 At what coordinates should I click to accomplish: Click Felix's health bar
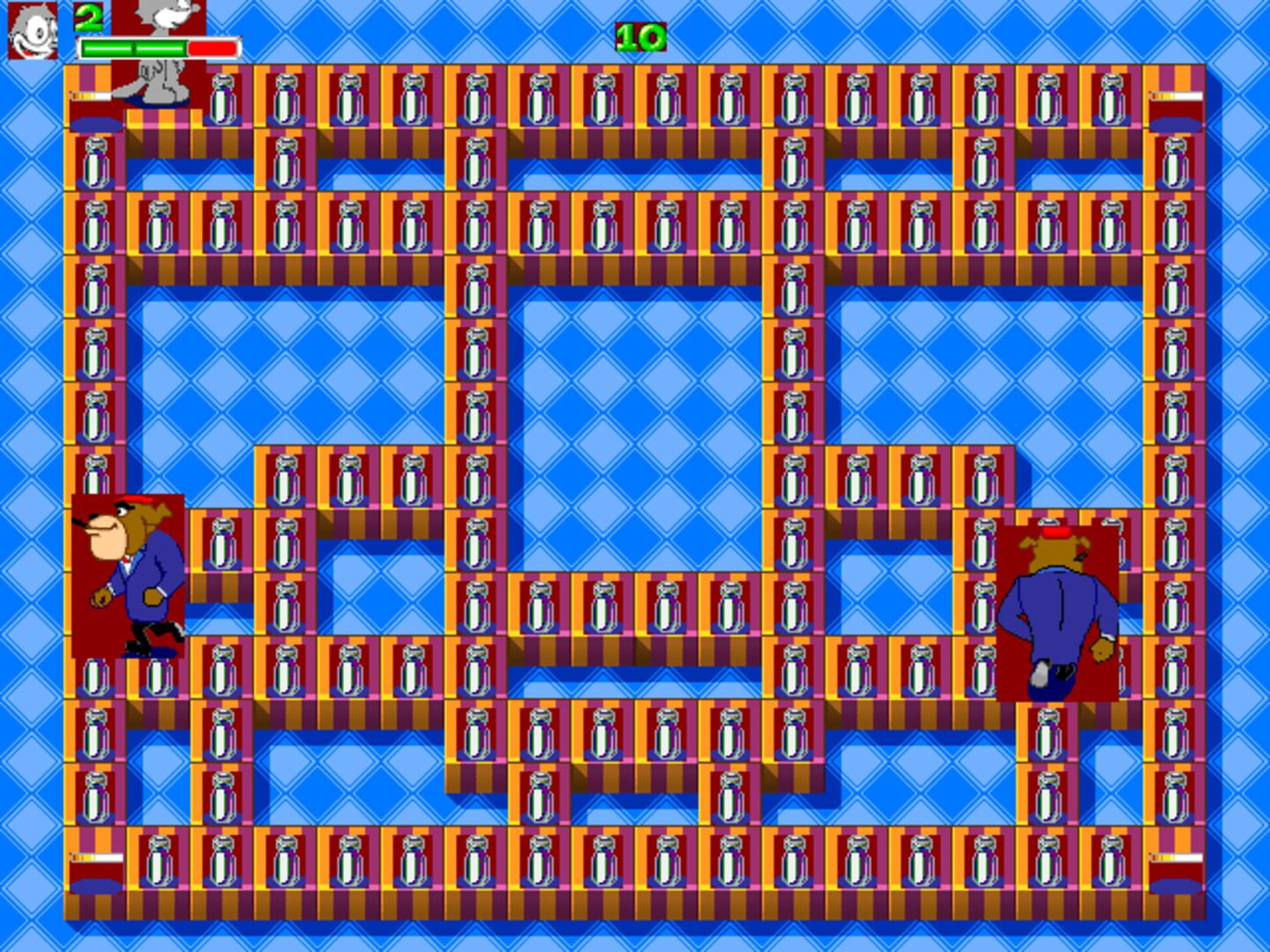(159, 47)
